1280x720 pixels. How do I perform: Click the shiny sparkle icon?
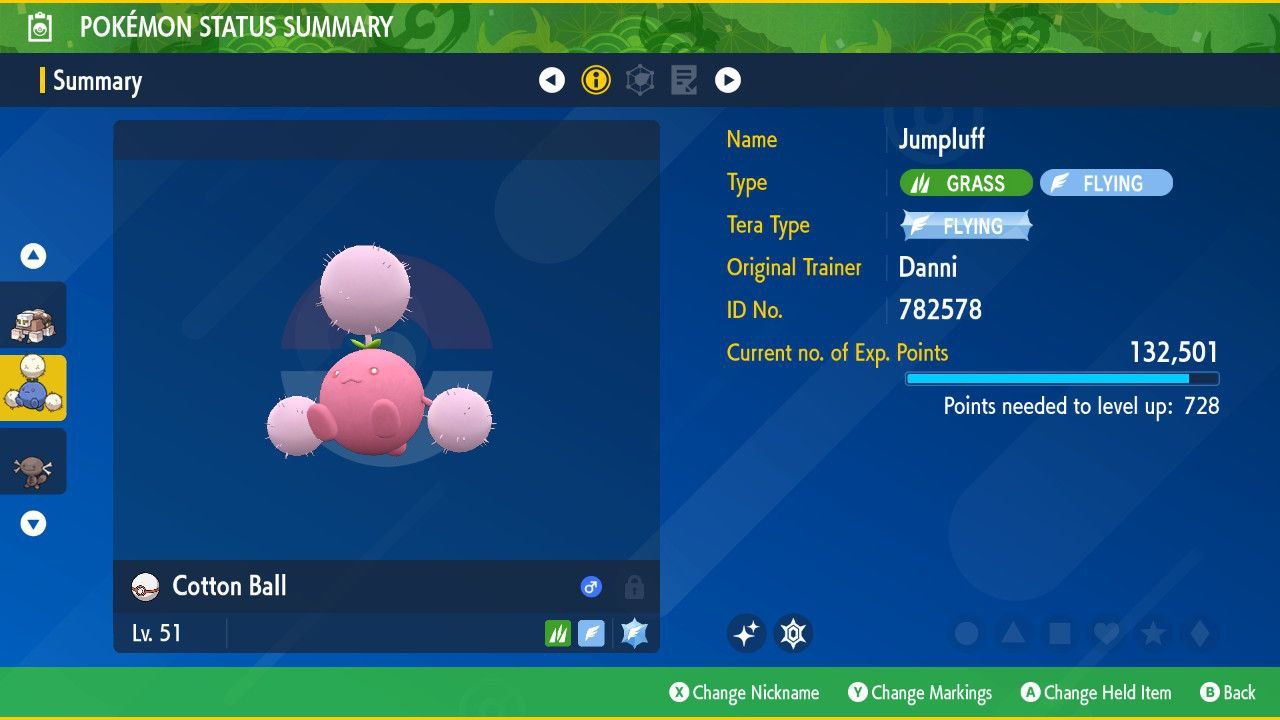click(x=746, y=633)
